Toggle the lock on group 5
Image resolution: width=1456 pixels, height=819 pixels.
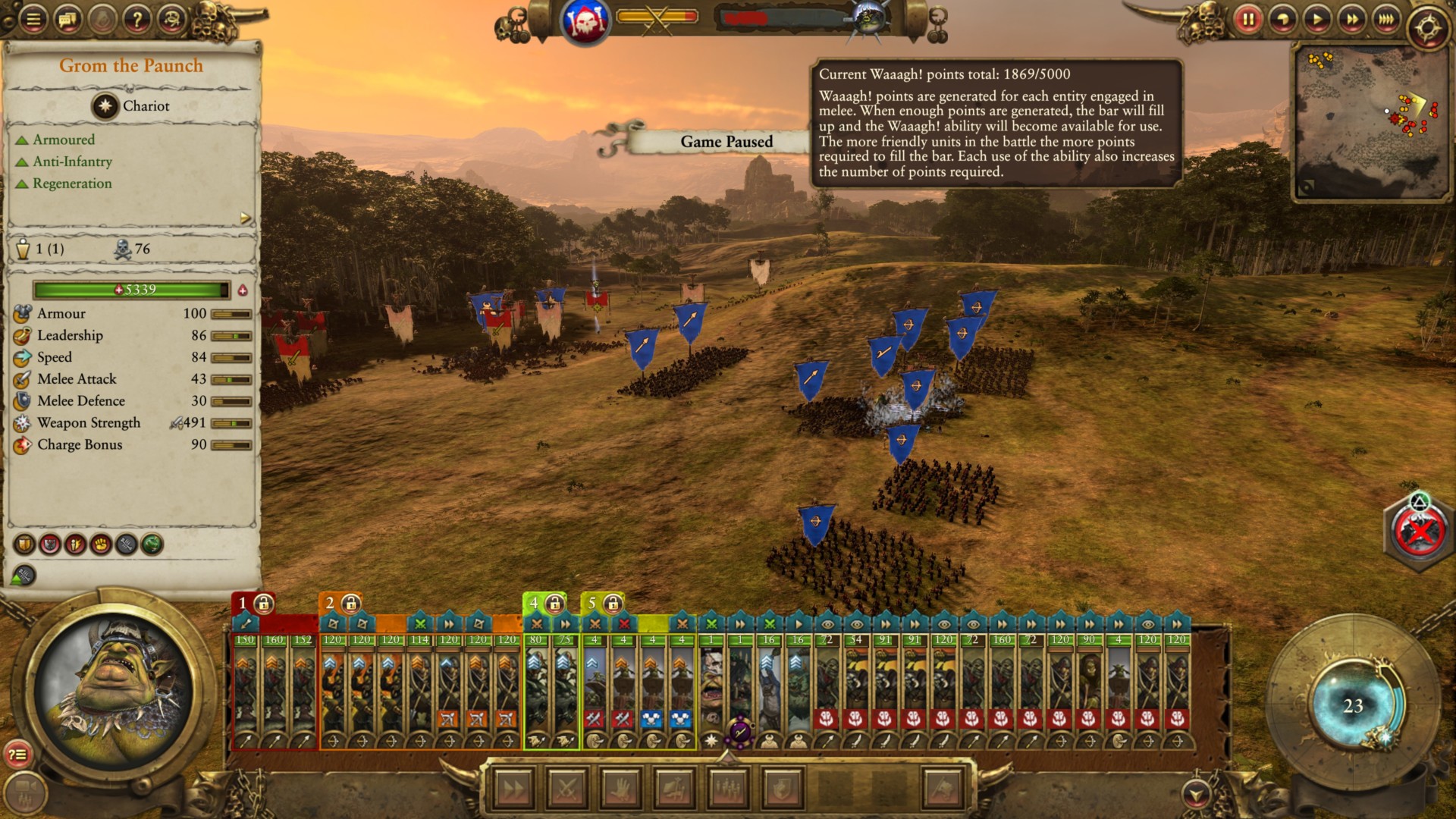613,604
